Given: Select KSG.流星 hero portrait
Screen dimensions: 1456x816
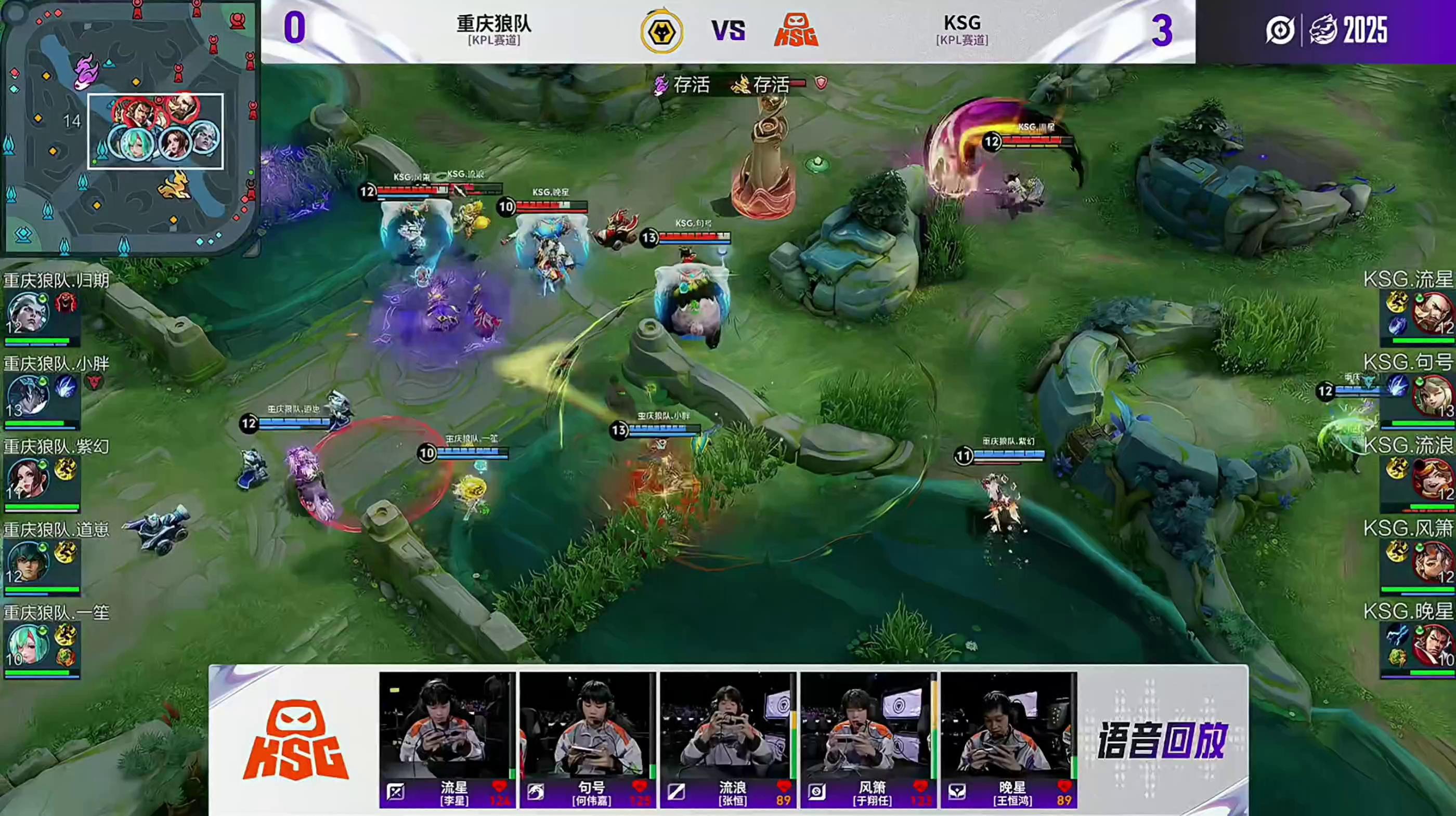Looking at the screenshot, I should (x=1432, y=312).
